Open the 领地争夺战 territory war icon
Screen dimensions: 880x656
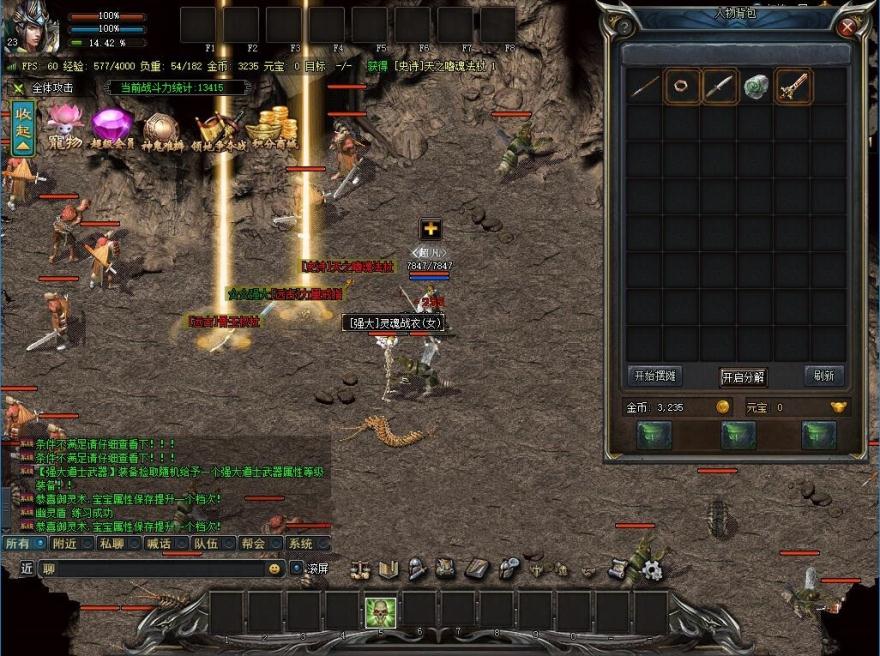click(x=219, y=130)
